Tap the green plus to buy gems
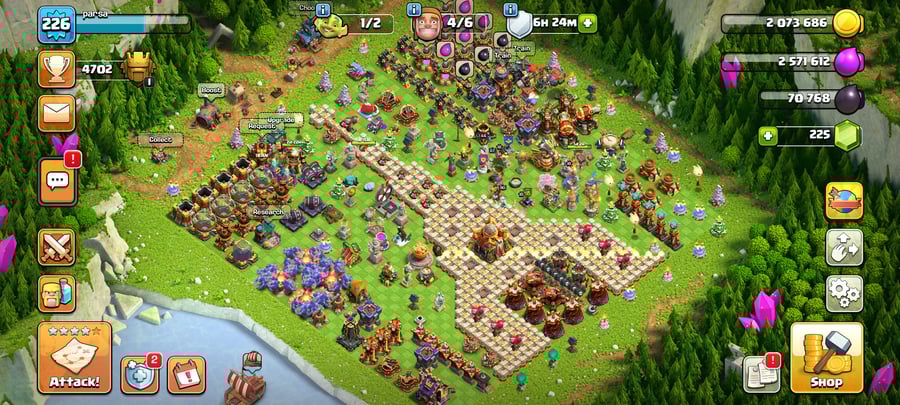Viewport: 900px width, 405px height. click(768, 135)
